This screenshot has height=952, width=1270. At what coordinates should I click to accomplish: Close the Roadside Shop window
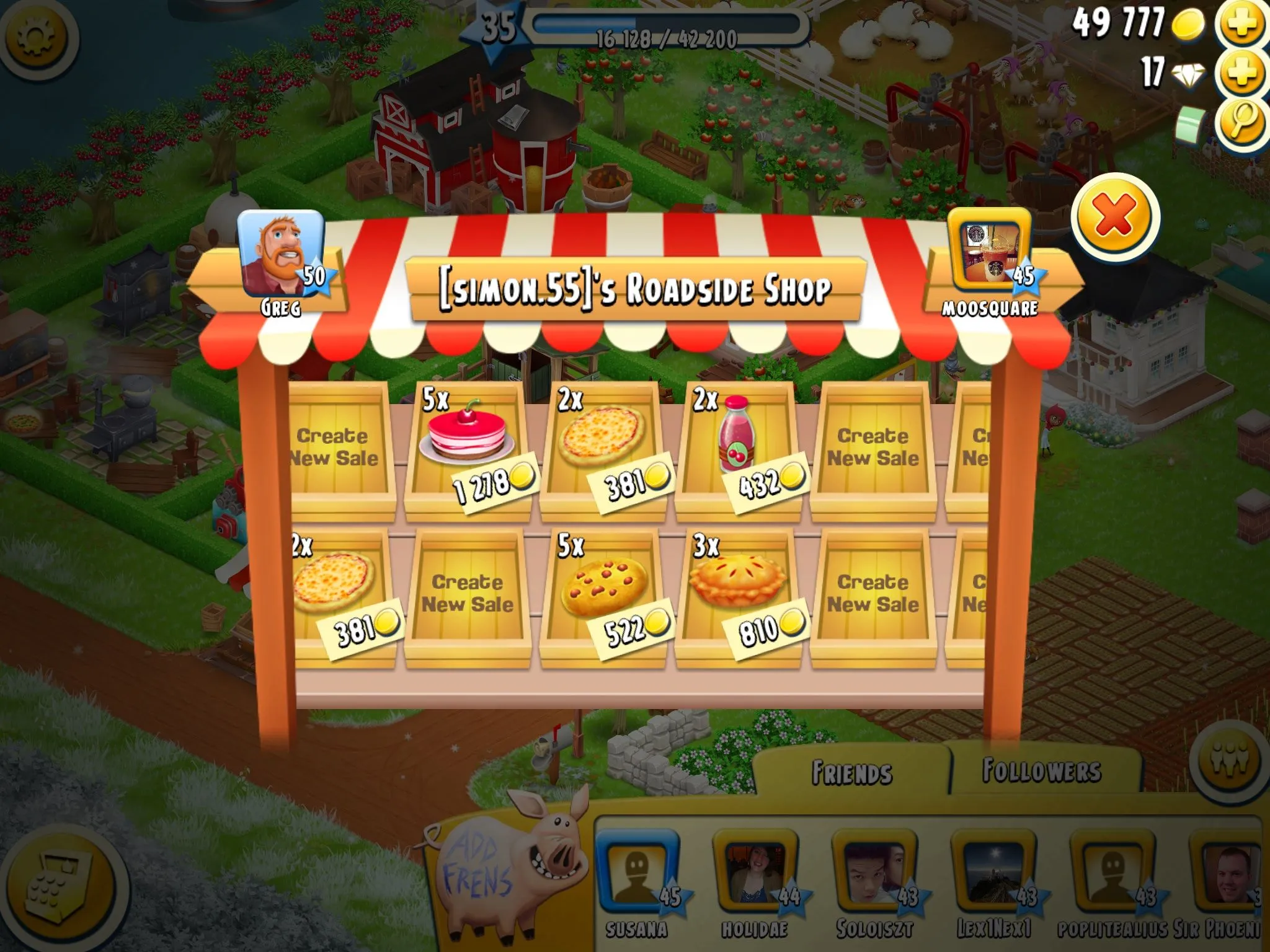click(x=1114, y=216)
